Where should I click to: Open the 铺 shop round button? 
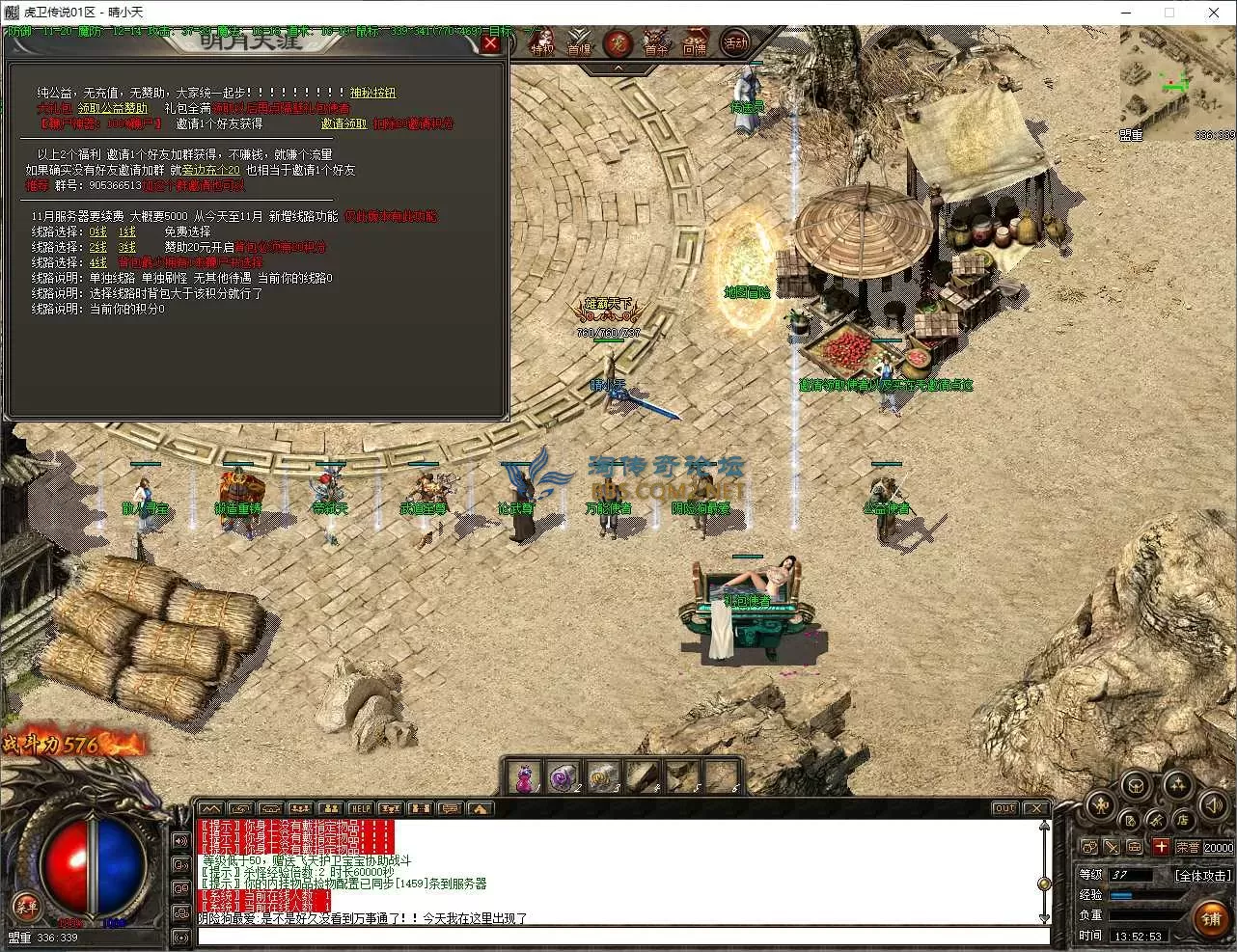point(1212,918)
